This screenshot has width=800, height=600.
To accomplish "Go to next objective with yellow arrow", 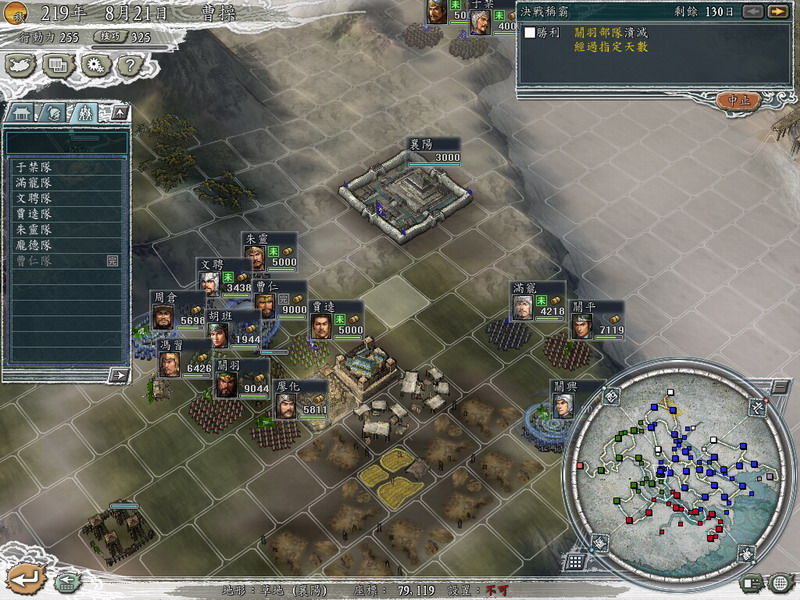I will coord(776,12).
